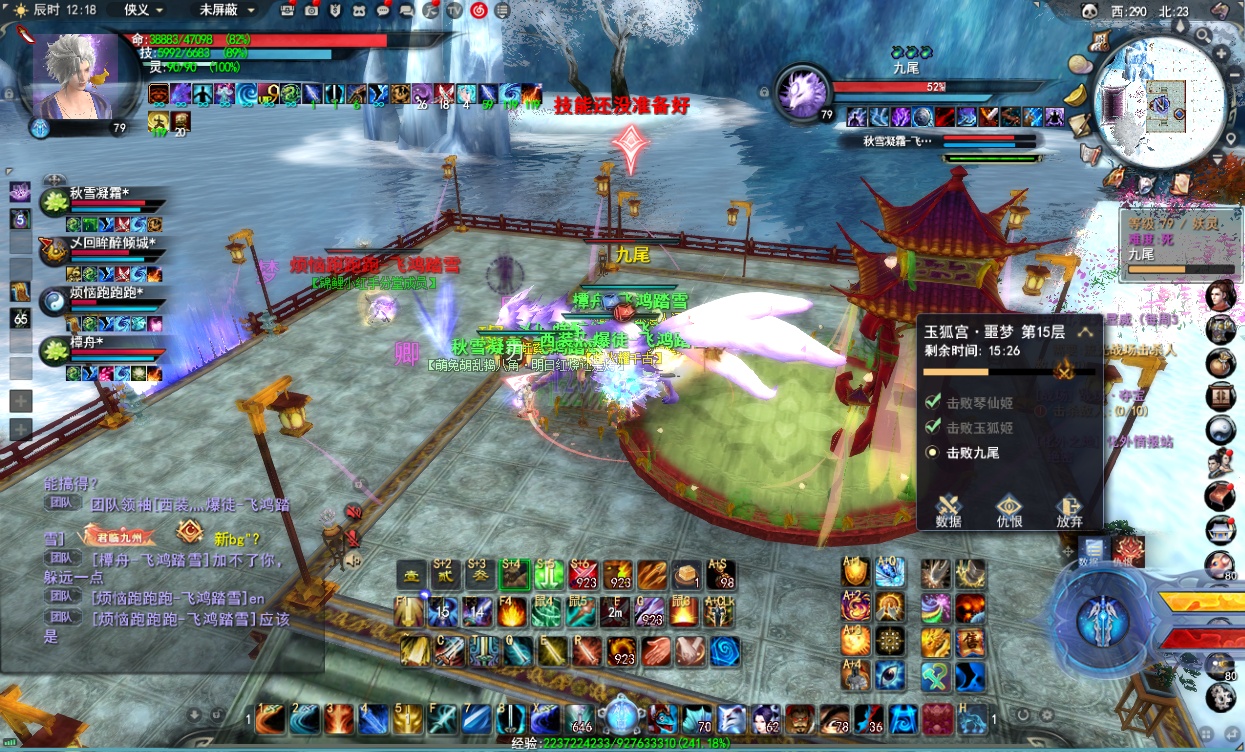Show the 仇恨 threat list
Screen dimensions: 1245x752
pyautogui.click(x=1009, y=510)
